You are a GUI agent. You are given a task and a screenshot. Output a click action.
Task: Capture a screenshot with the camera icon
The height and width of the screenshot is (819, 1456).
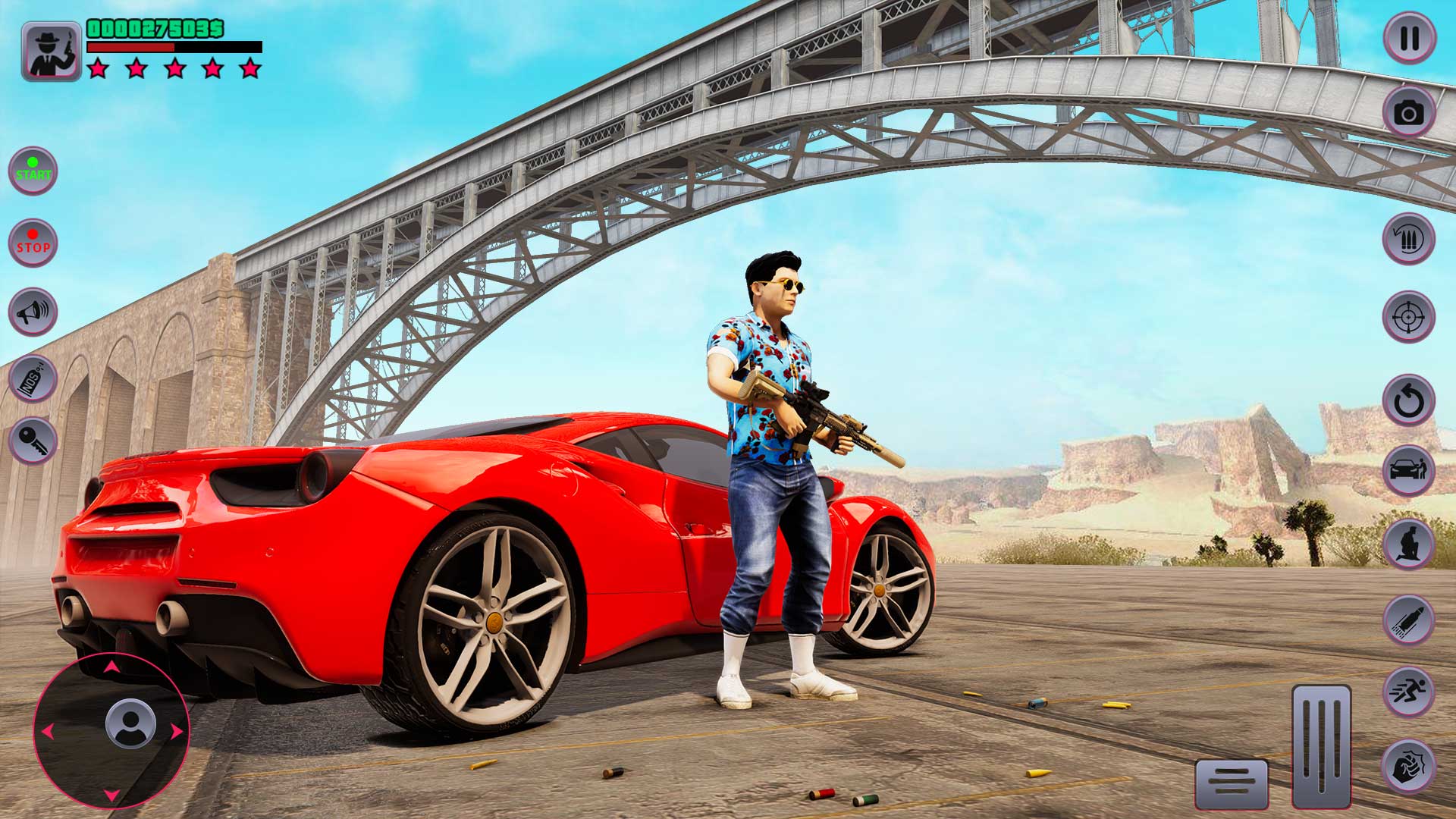click(1409, 112)
